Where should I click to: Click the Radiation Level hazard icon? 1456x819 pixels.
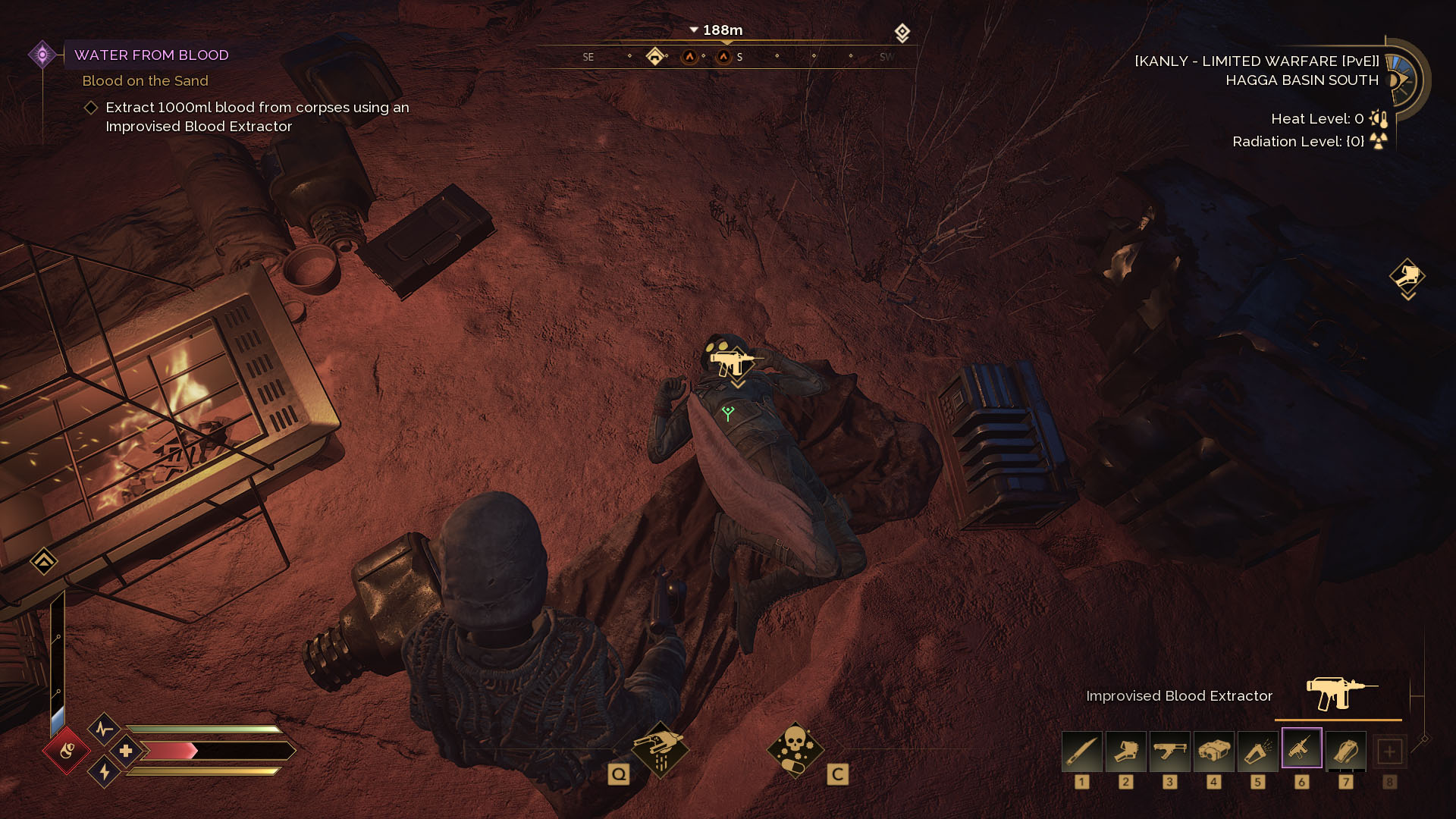pyautogui.click(x=1378, y=141)
